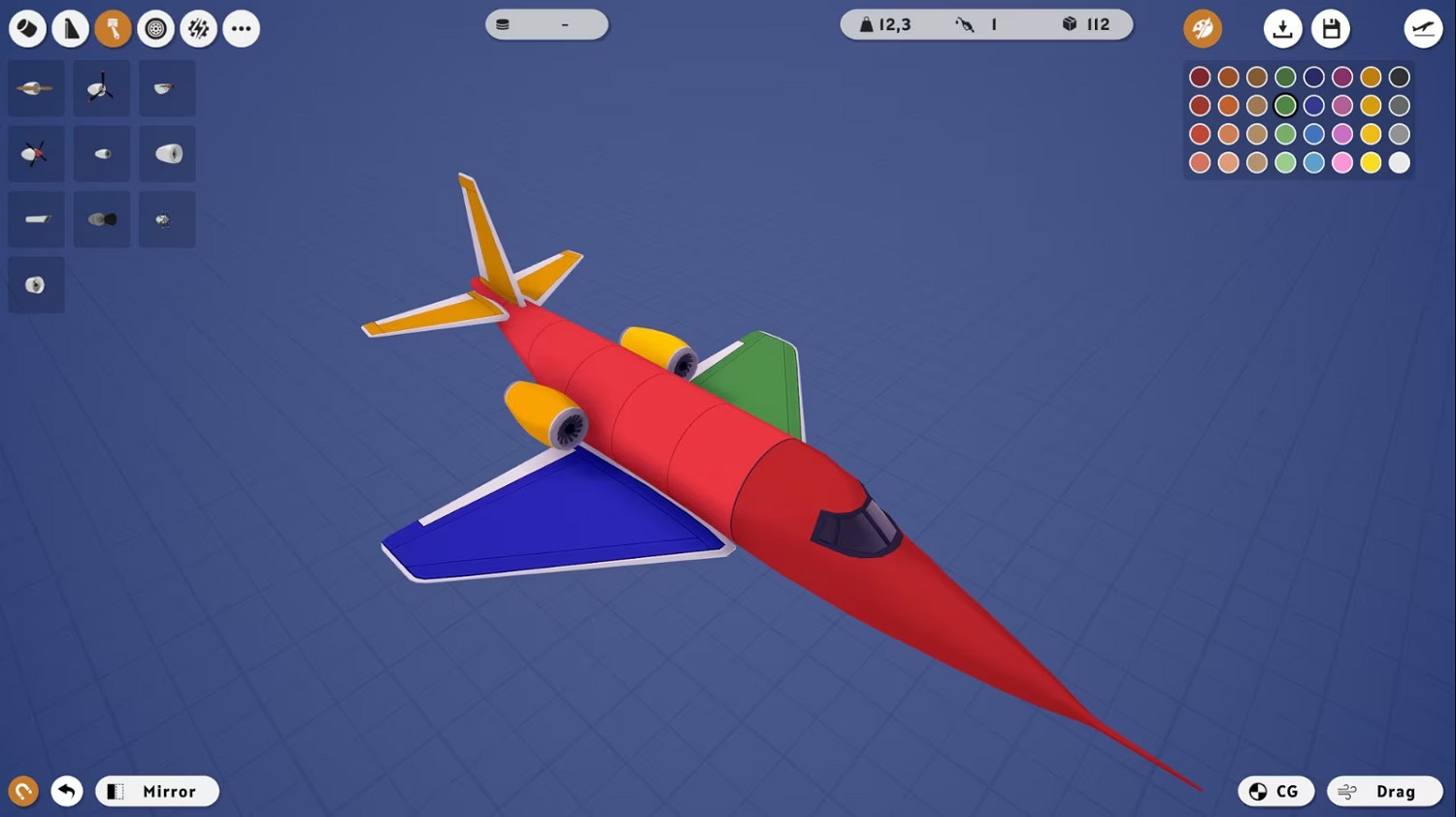Pick the yellow color swatch

click(x=1371, y=163)
